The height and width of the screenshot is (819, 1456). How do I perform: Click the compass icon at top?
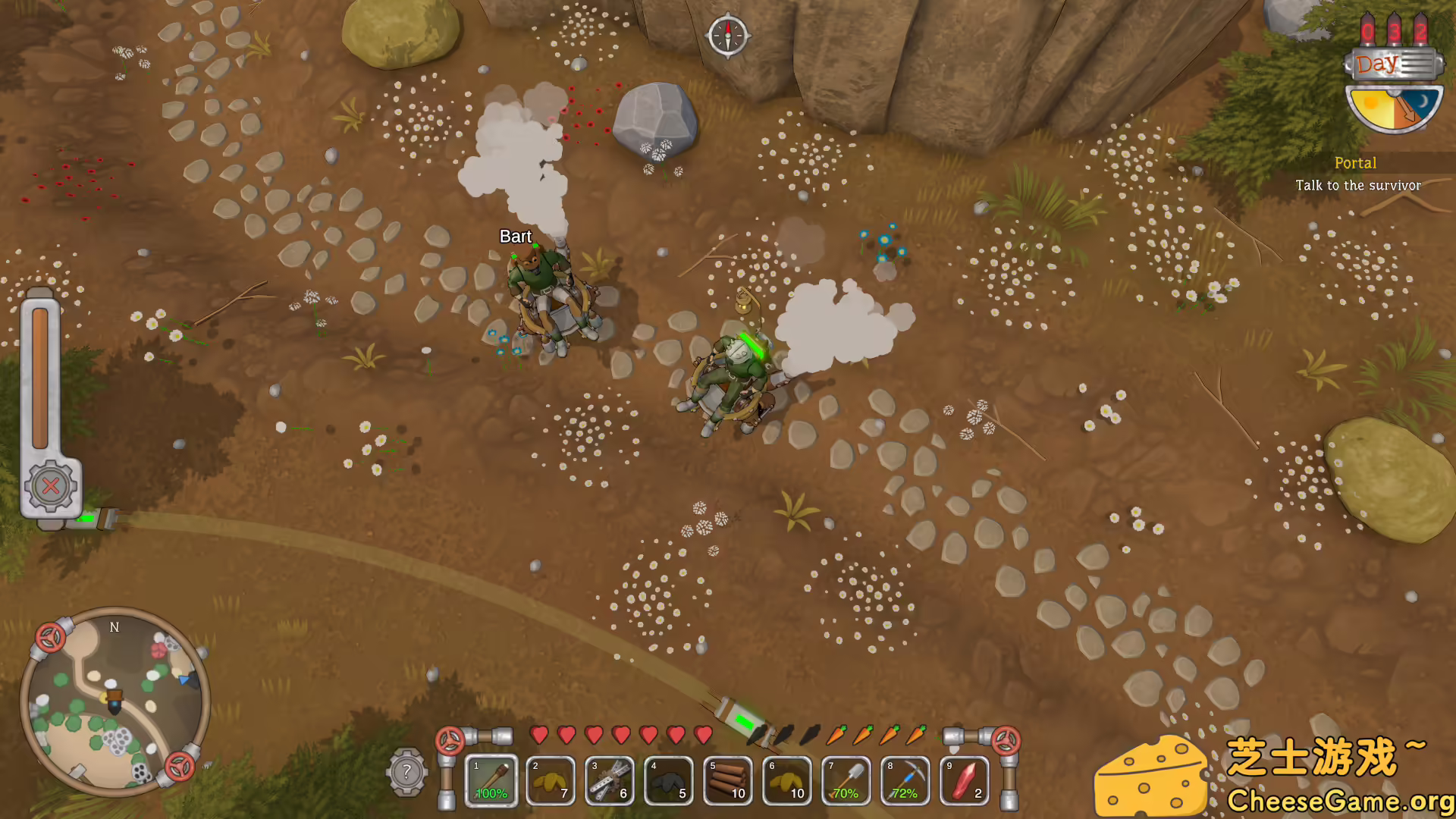click(728, 35)
